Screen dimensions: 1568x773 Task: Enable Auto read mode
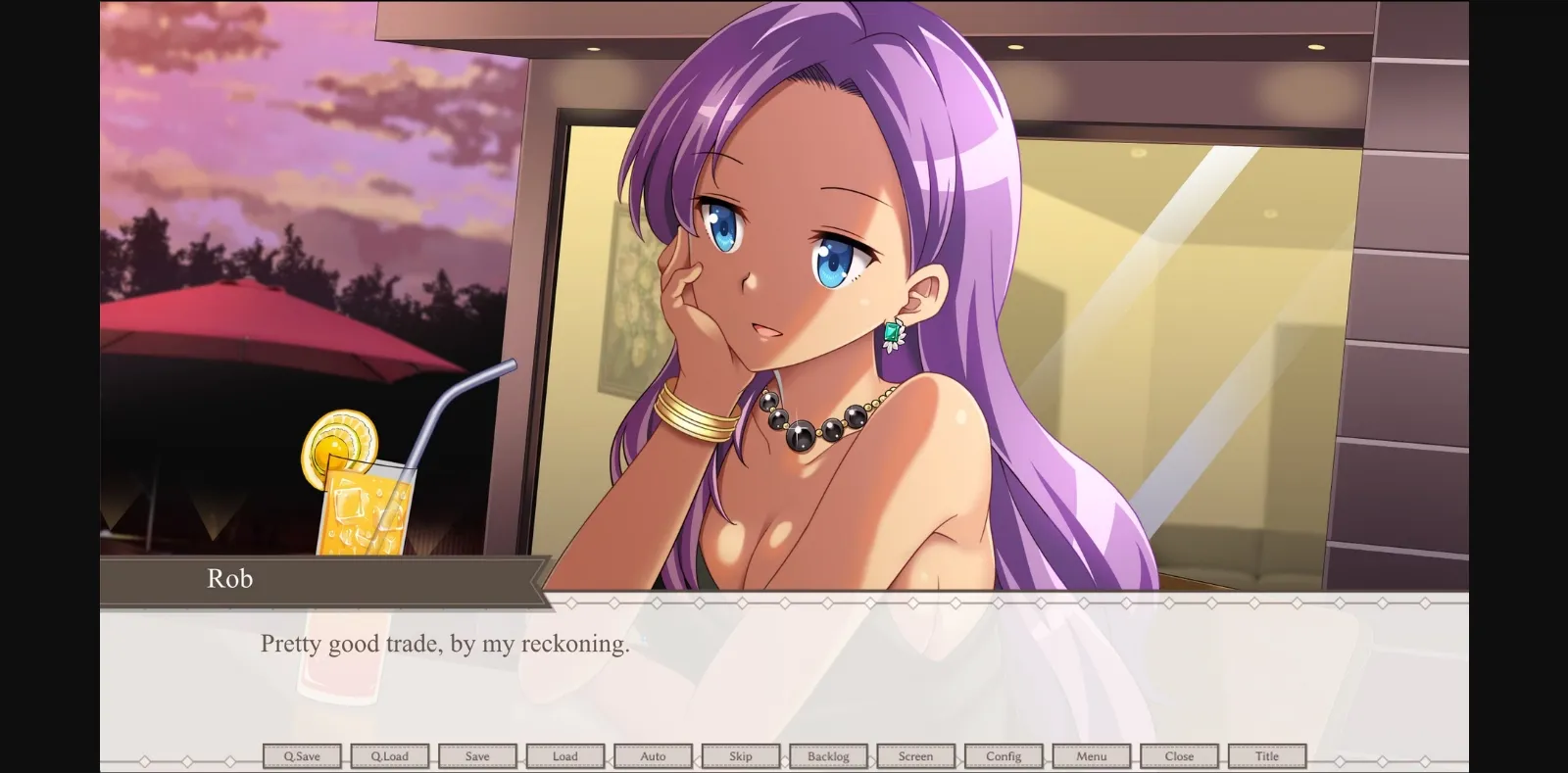pyautogui.click(x=653, y=755)
